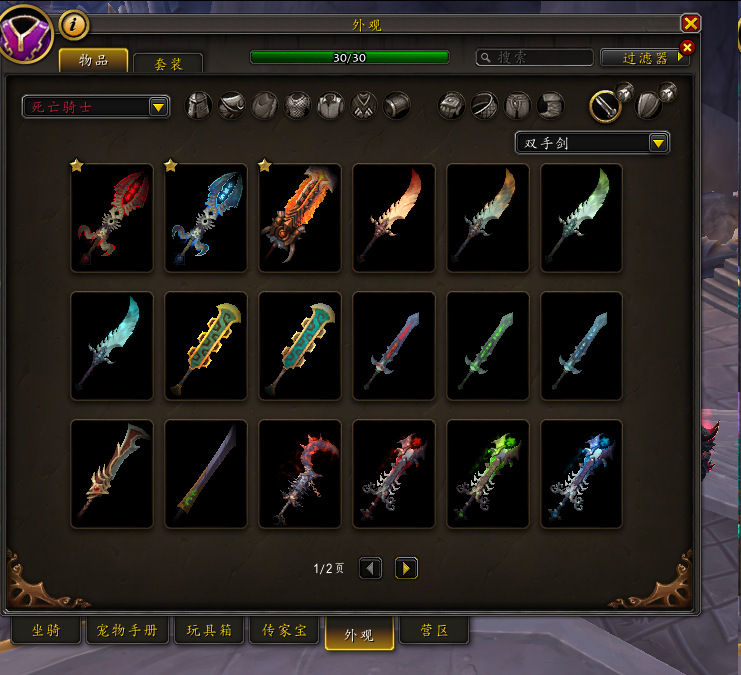
Task: Close the Appearances window
Action: click(690, 23)
